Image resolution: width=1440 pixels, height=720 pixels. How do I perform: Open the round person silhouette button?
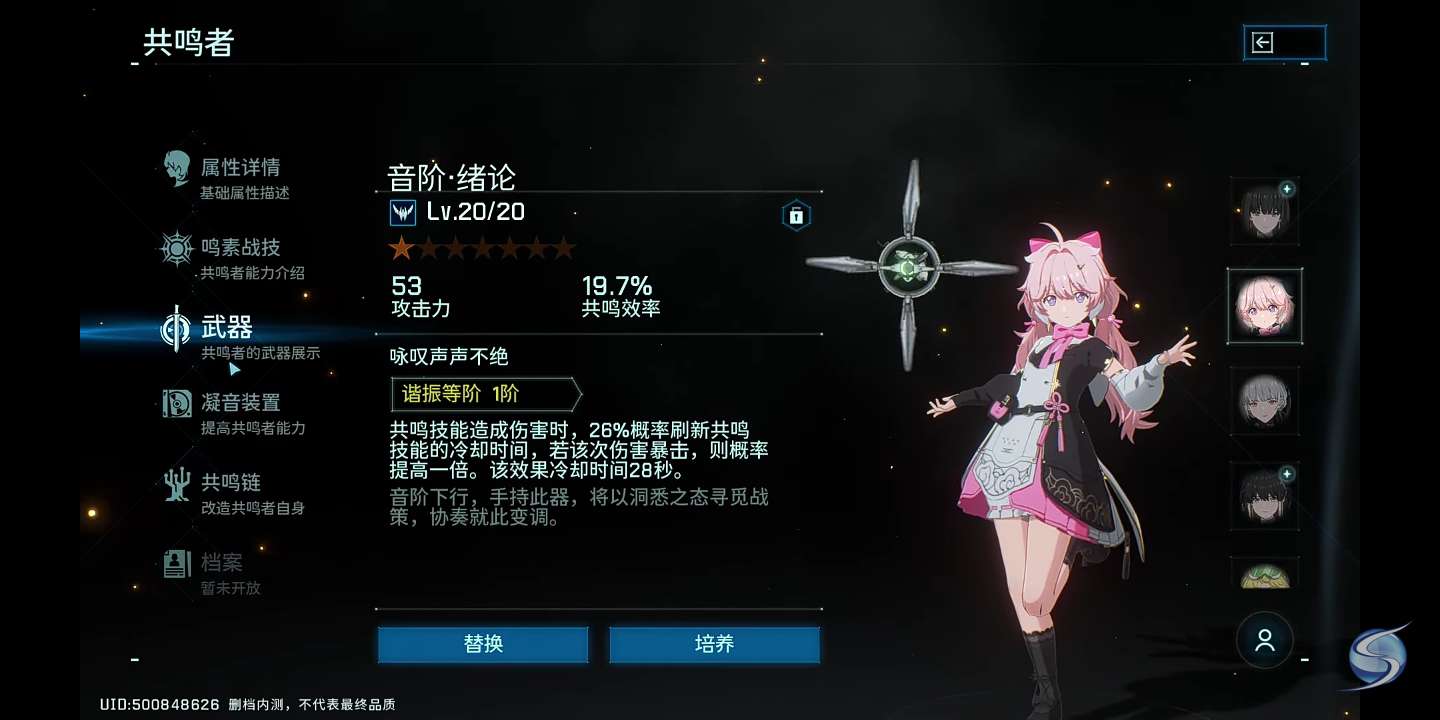(x=1265, y=640)
